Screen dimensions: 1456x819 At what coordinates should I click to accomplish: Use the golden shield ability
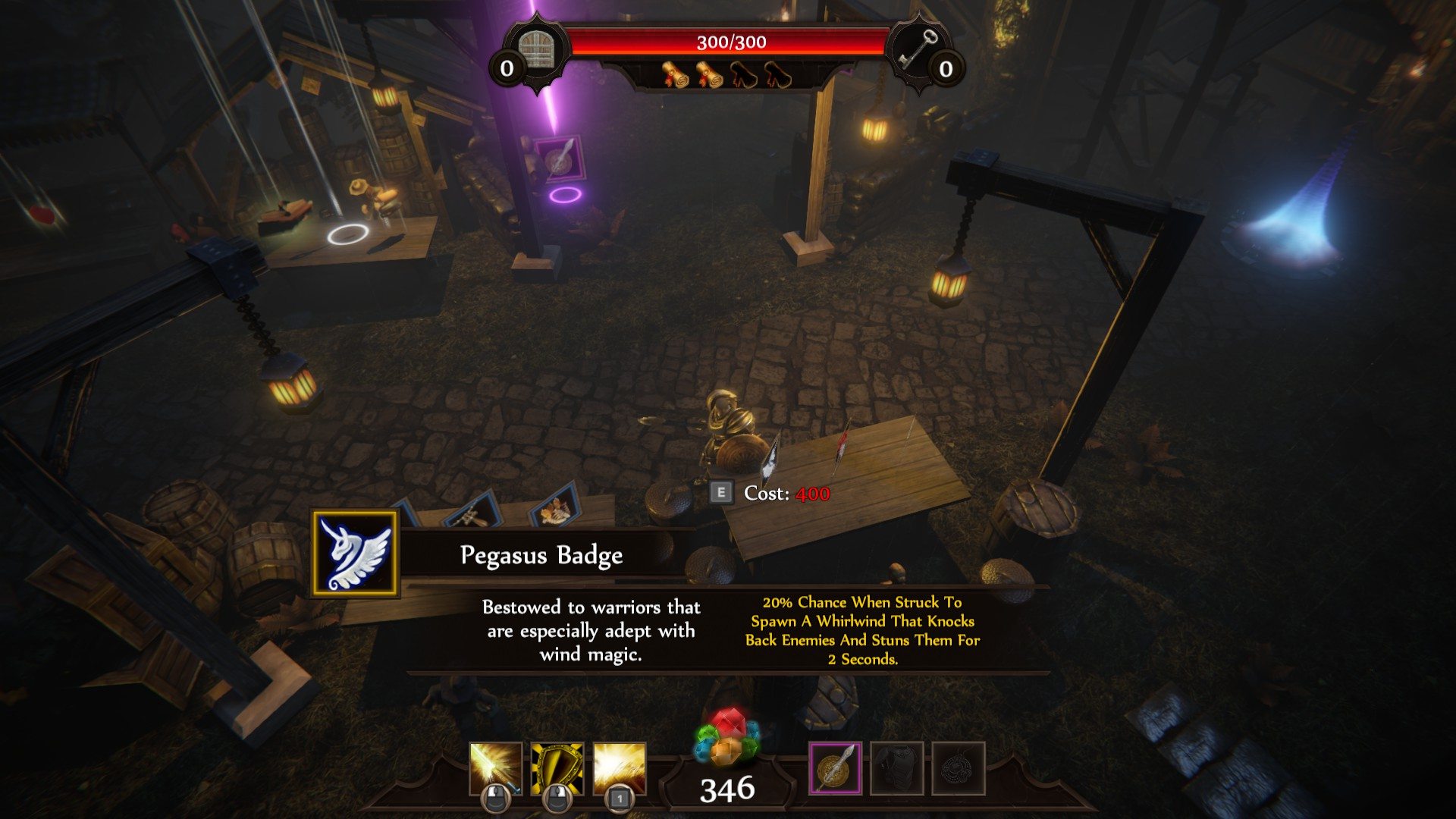pos(557,768)
